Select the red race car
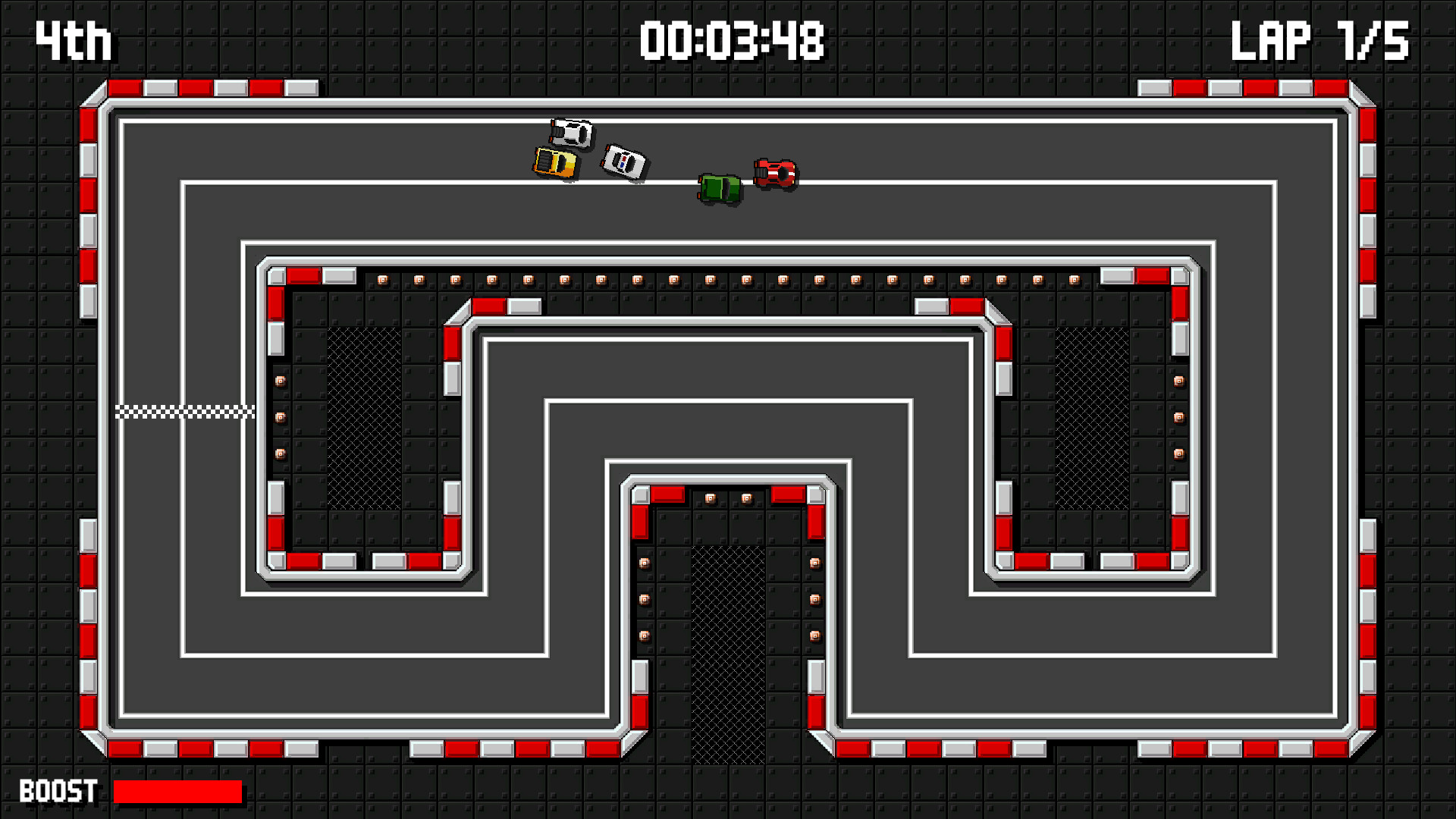Image resolution: width=1456 pixels, height=819 pixels. 775,173
